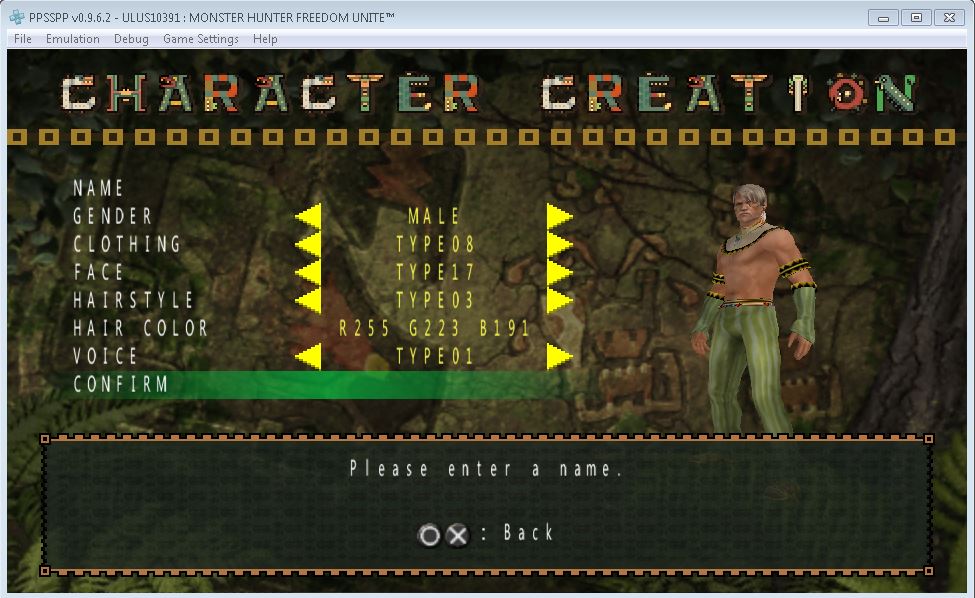This screenshot has width=975, height=598.
Task: Change HAIRSTYLE with the right arrow
Action: (559, 300)
